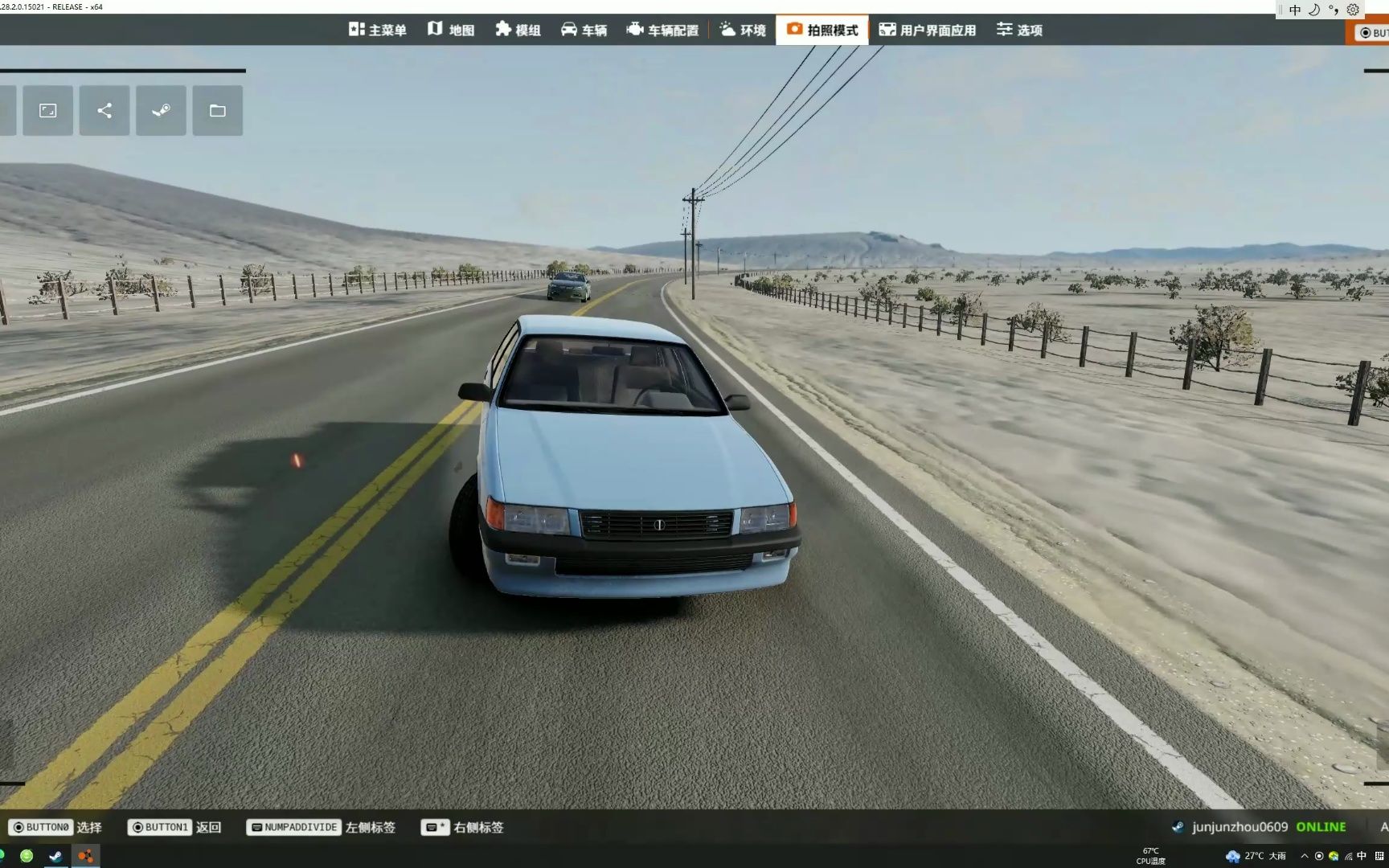Launch Steam from the taskbar icon
The width and height of the screenshot is (1389, 868).
click(x=55, y=857)
